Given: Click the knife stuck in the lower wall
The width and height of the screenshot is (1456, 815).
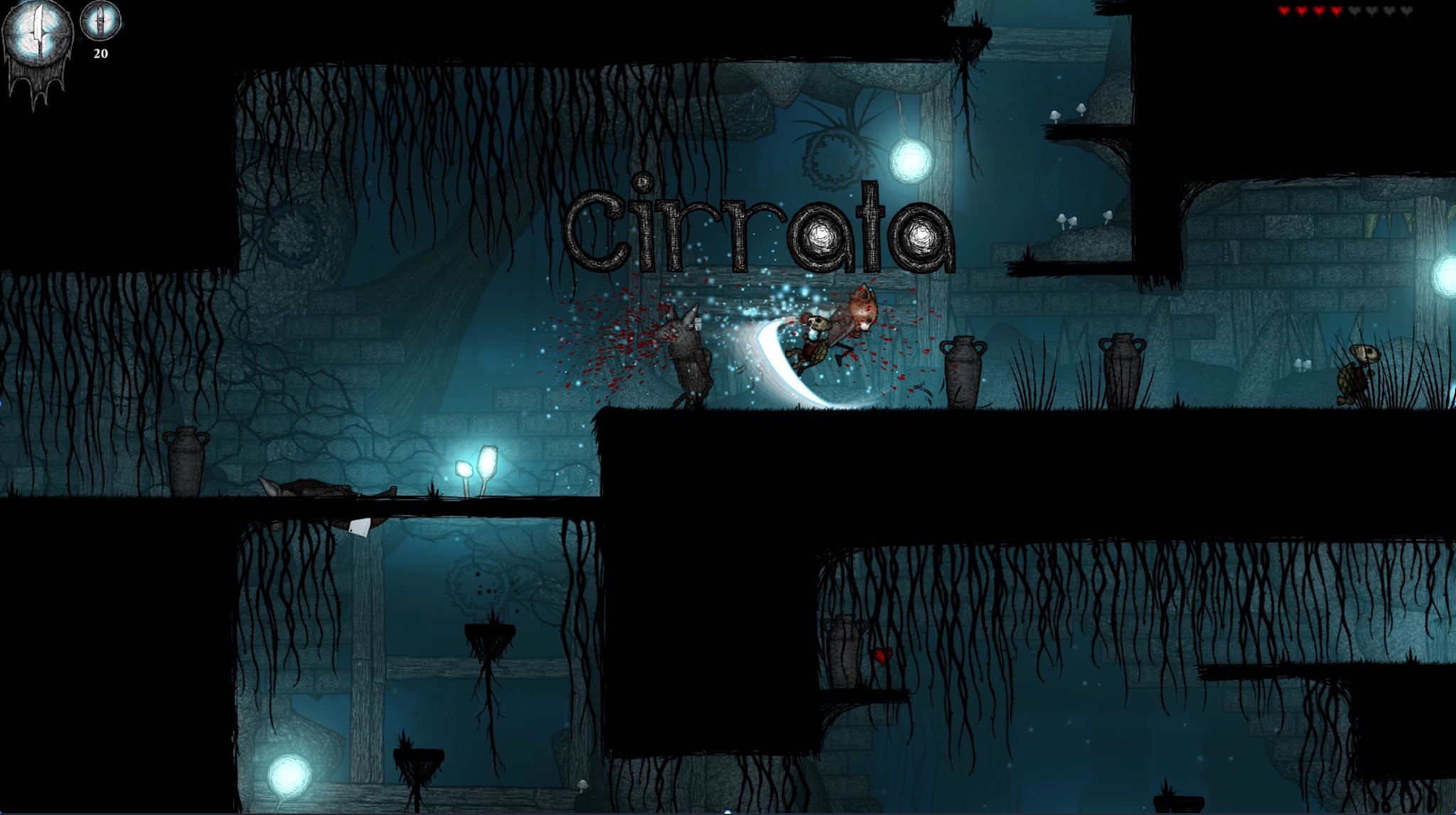Looking at the screenshot, I should pos(360,528).
